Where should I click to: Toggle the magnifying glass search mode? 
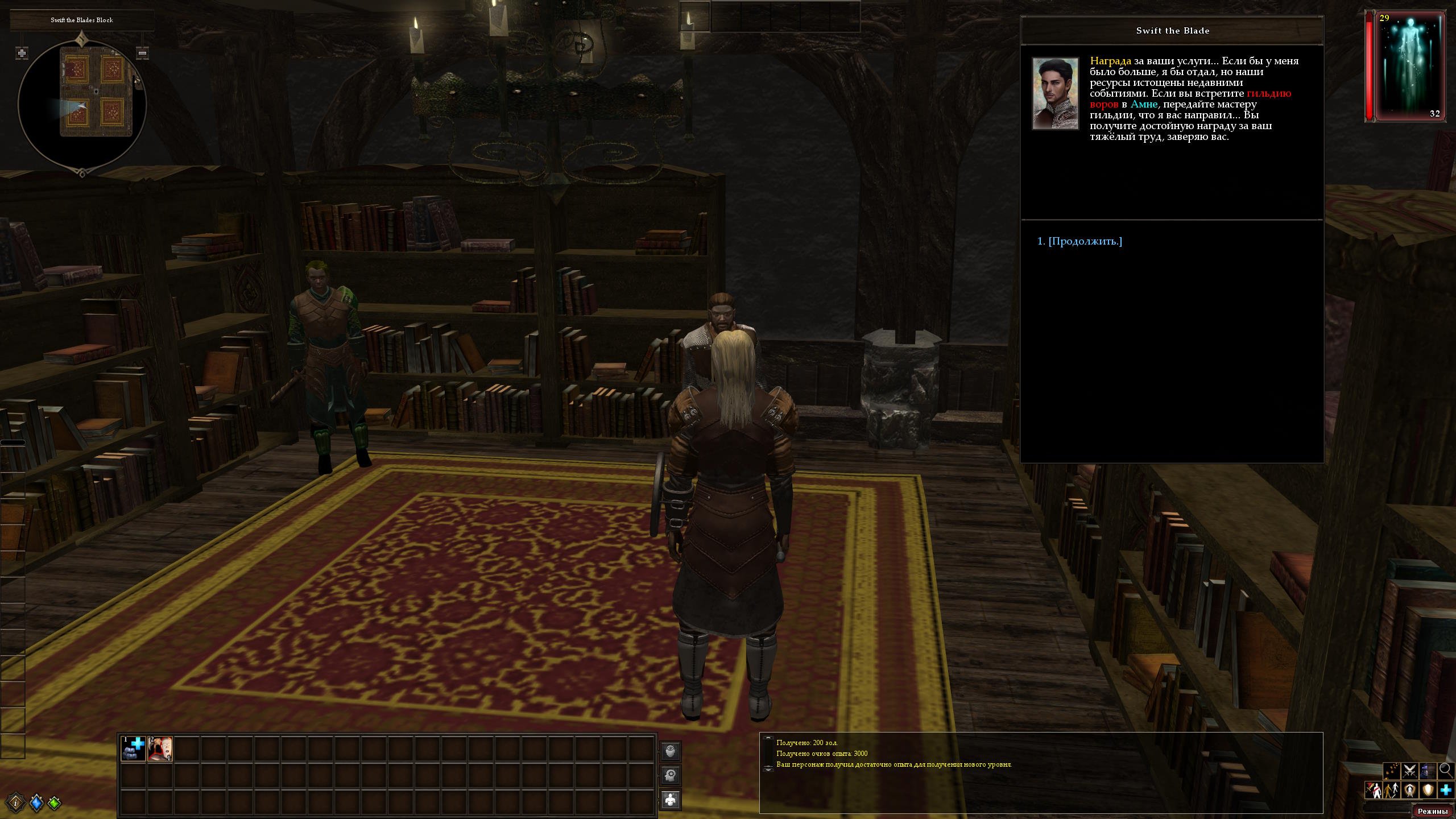coord(1445,771)
